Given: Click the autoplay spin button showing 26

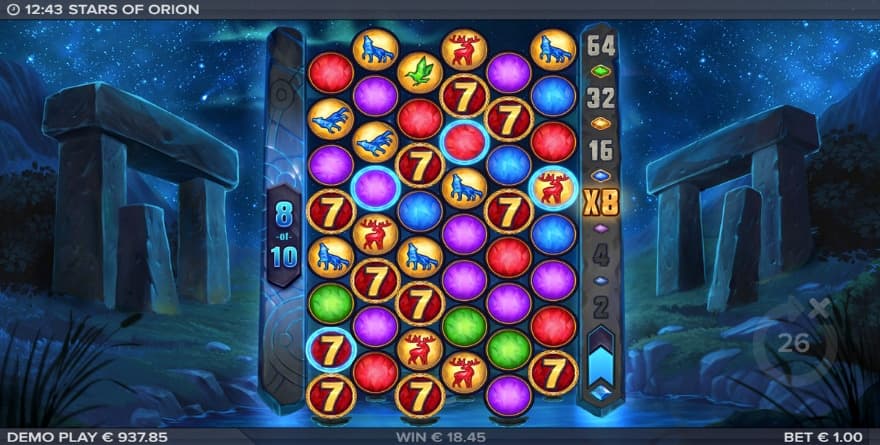Looking at the screenshot, I should tap(792, 343).
